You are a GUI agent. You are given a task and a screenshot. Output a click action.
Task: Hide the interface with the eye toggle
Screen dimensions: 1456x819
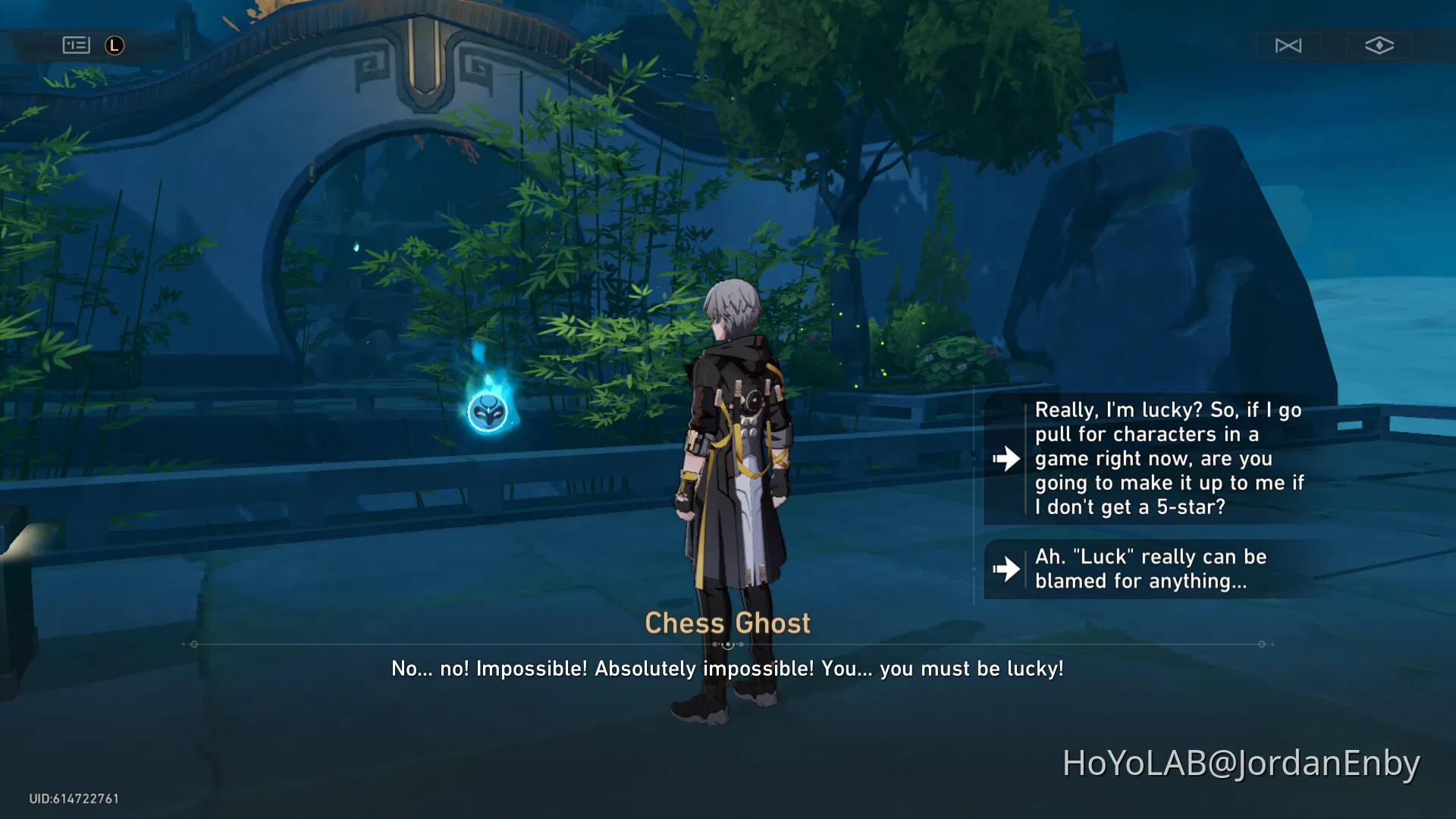[1378, 45]
